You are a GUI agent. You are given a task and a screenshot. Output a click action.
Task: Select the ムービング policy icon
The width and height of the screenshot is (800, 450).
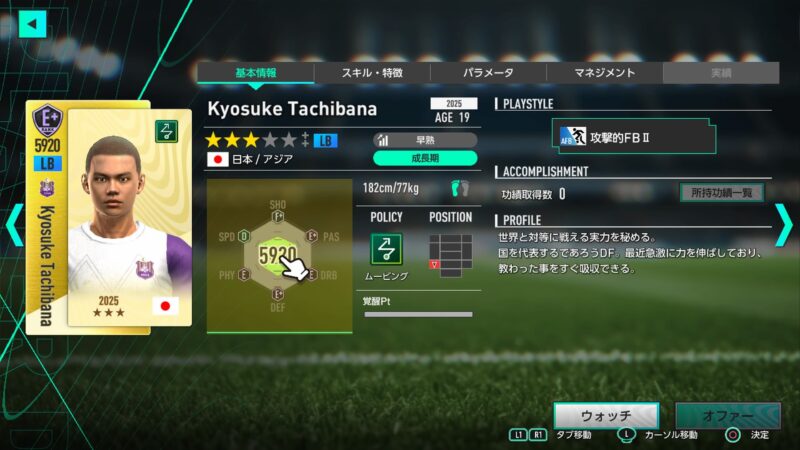pos(386,250)
